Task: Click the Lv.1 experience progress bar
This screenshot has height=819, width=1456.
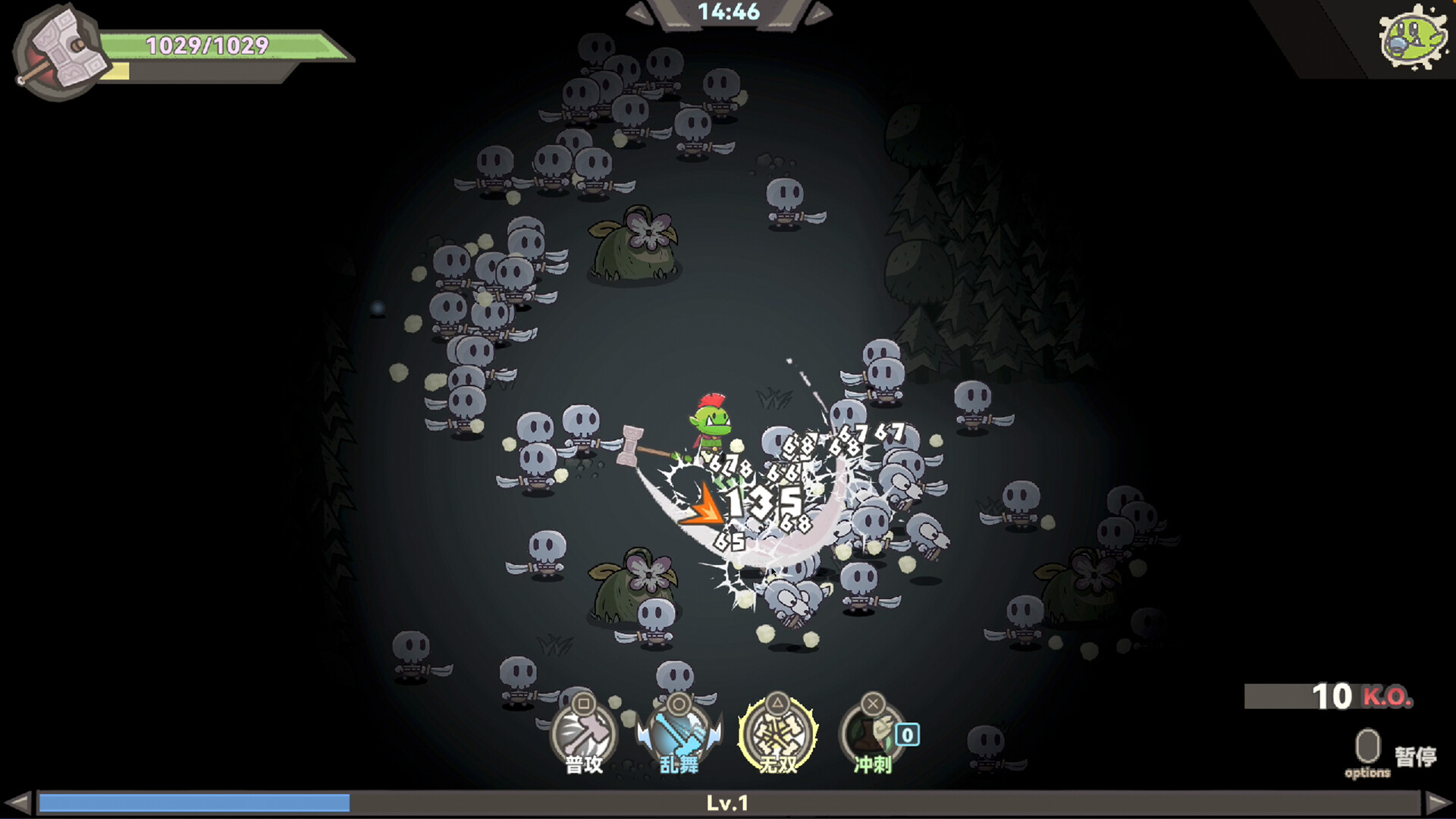Action: tap(728, 802)
